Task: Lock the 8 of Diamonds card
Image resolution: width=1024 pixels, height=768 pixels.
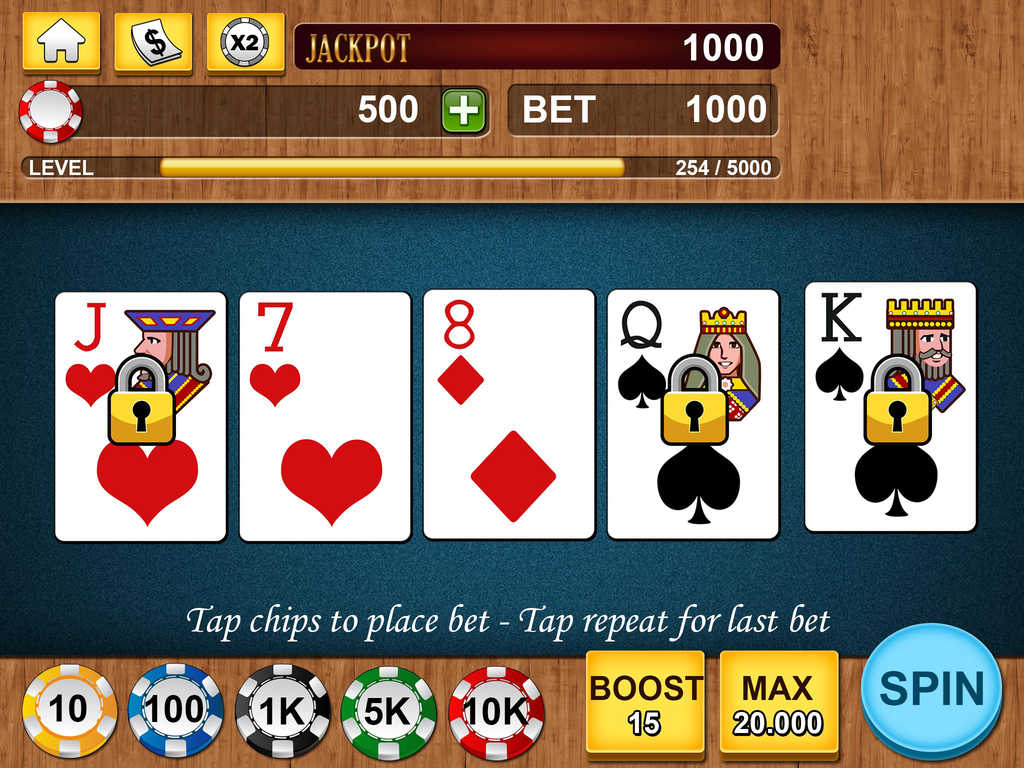Action: [x=509, y=416]
